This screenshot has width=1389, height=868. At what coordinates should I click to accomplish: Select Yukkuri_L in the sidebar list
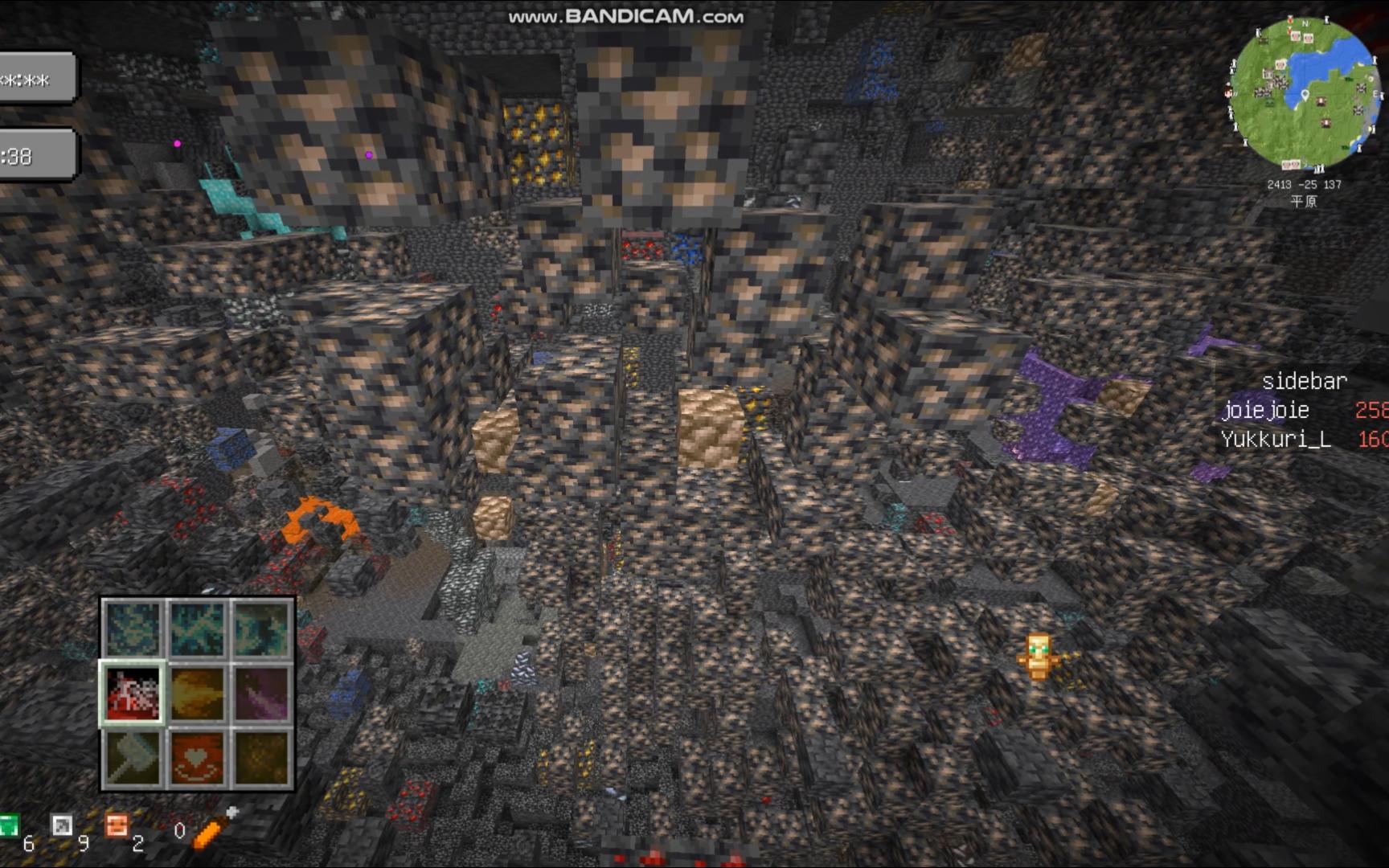tap(1276, 440)
